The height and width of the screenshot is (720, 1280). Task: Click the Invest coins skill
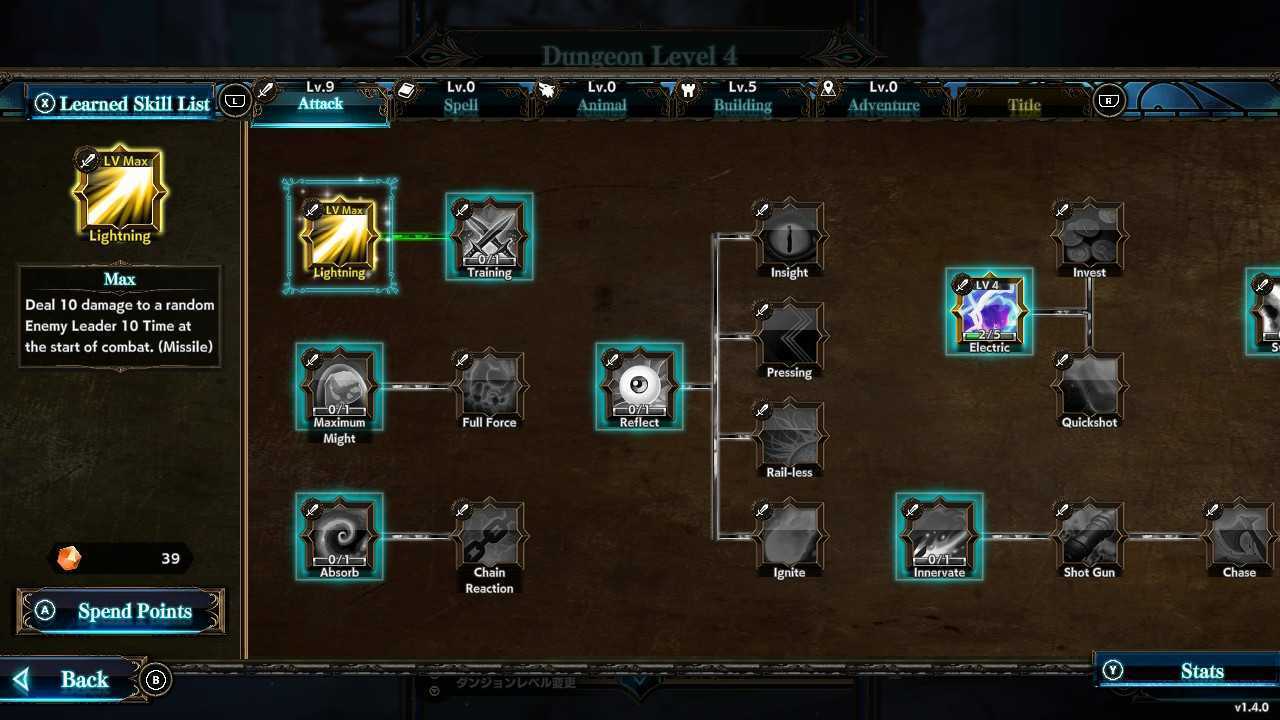point(1088,235)
